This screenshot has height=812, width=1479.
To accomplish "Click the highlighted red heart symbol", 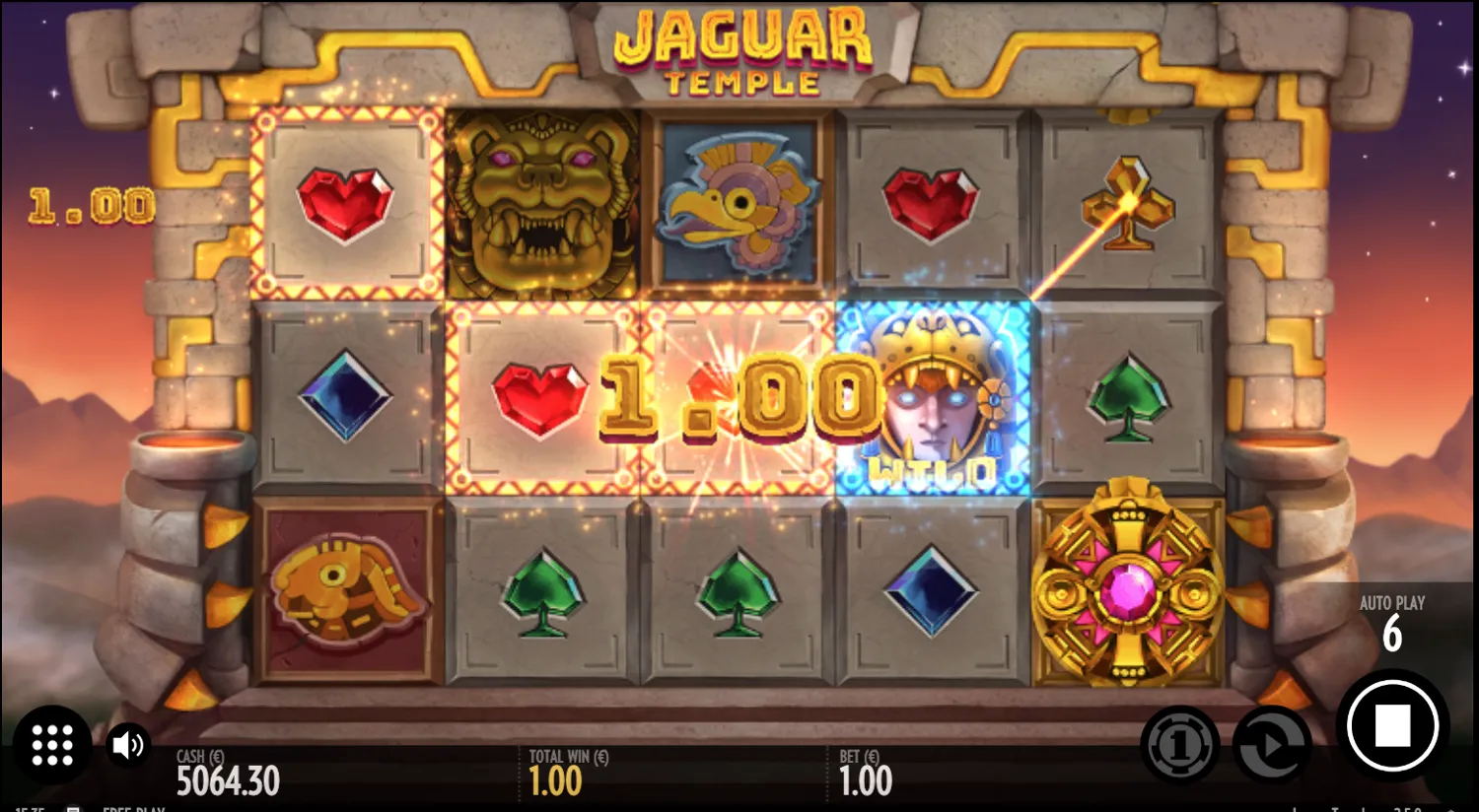I will coord(540,399).
